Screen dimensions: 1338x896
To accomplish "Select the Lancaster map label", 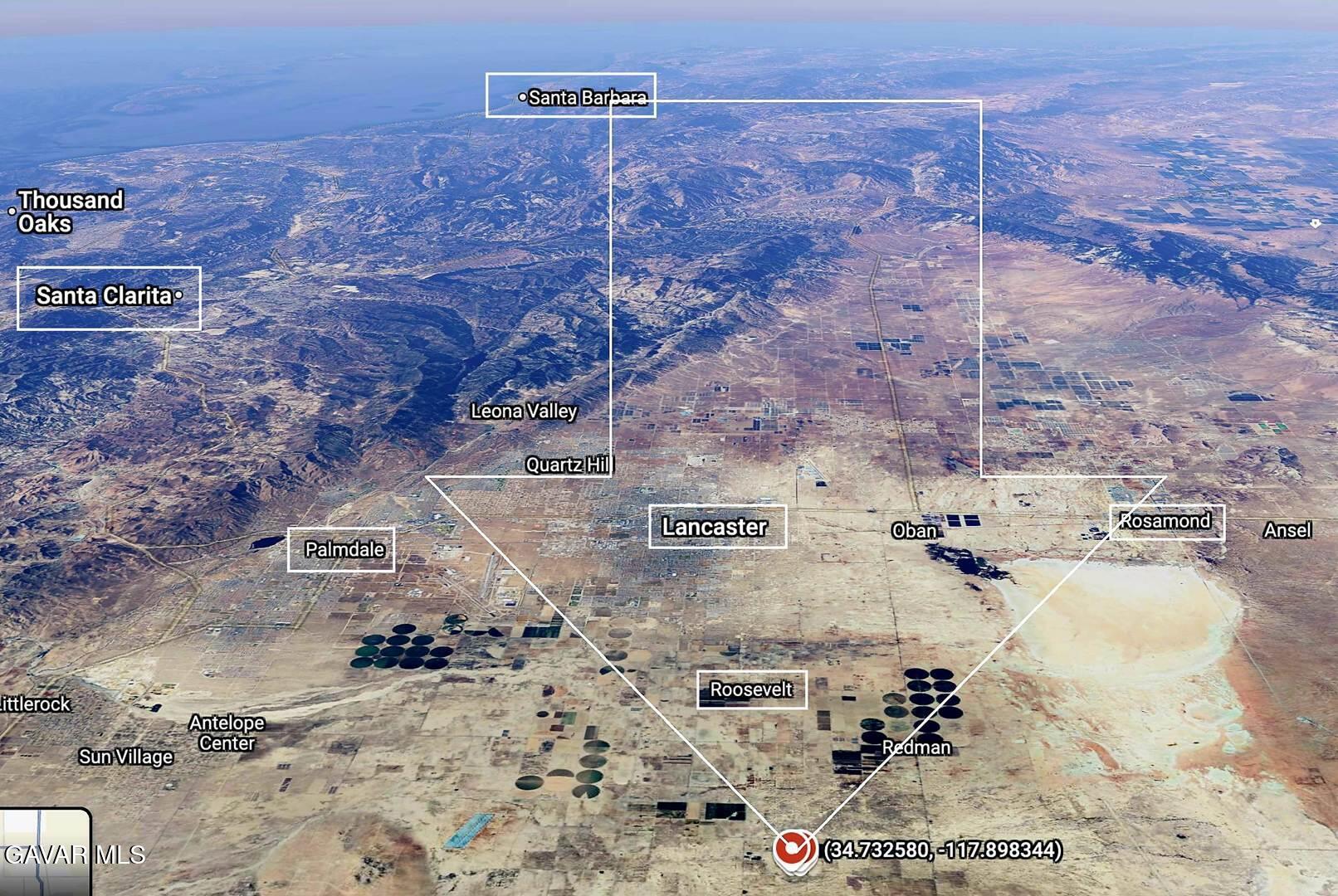I will coord(716,527).
